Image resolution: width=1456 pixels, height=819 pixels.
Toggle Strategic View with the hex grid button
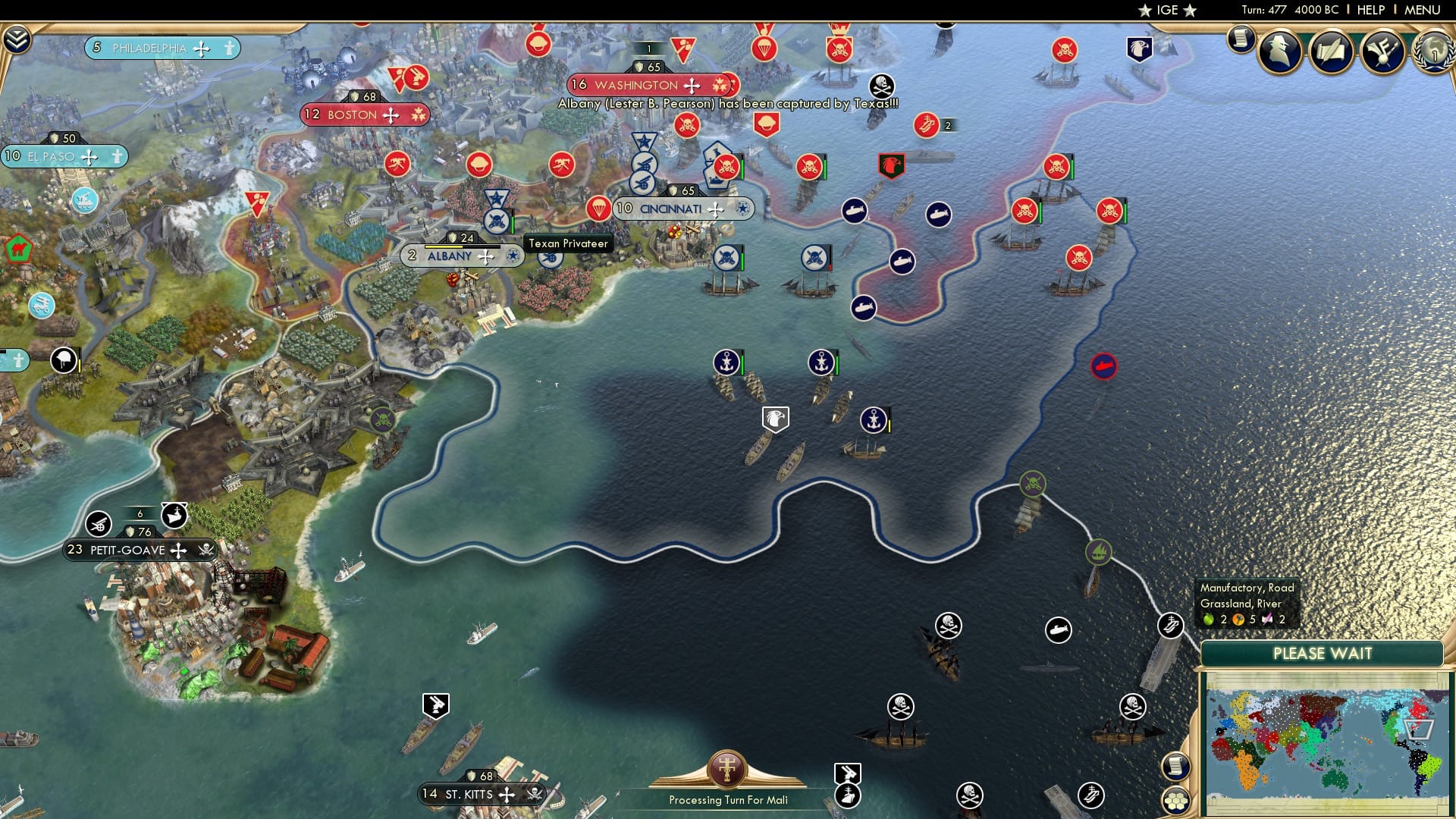1176,802
